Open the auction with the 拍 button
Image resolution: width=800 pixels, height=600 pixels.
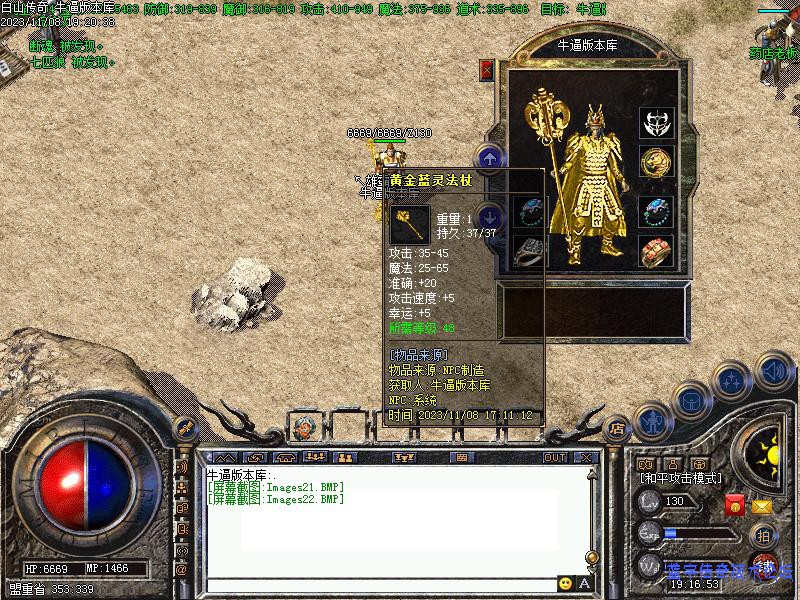click(764, 535)
